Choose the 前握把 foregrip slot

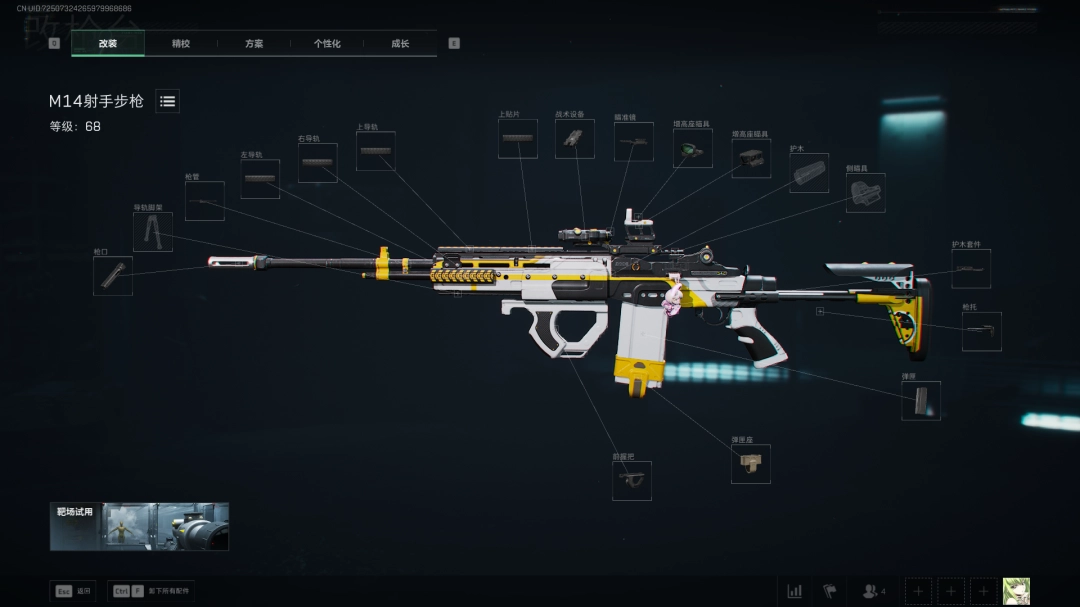click(632, 480)
